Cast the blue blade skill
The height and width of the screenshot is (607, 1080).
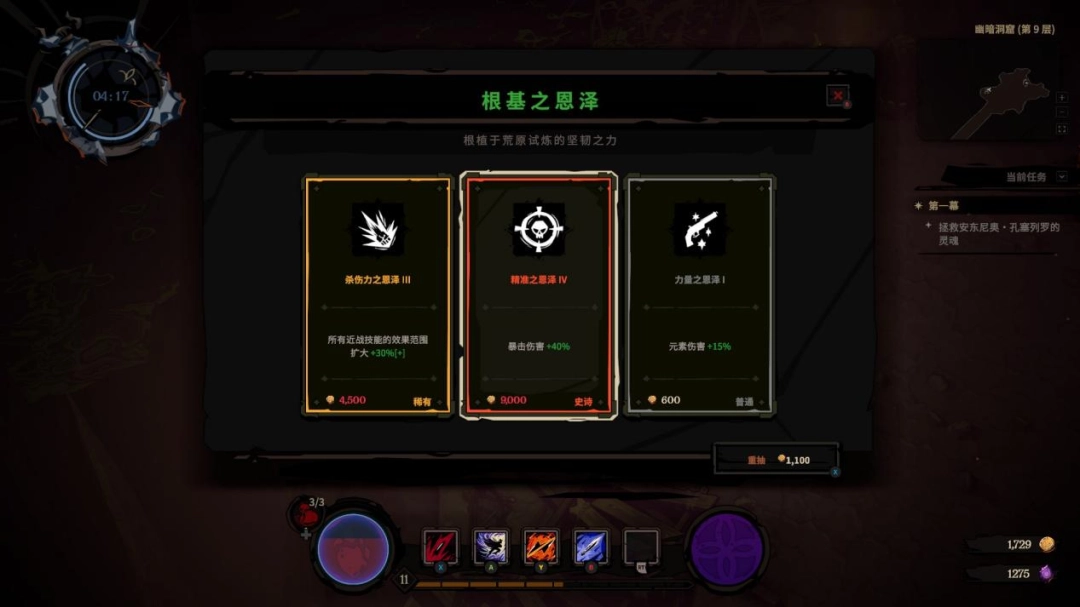(591, 547)
